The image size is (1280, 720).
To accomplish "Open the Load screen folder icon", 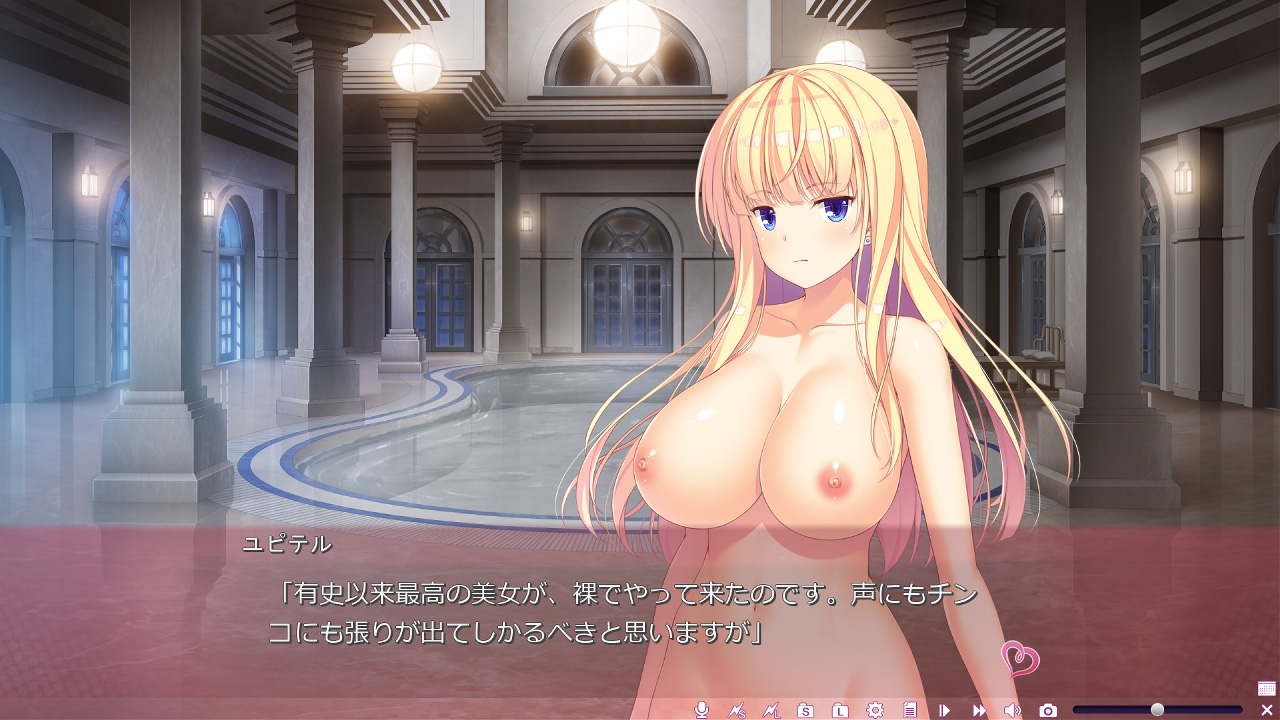I will [x=840, y=710].
